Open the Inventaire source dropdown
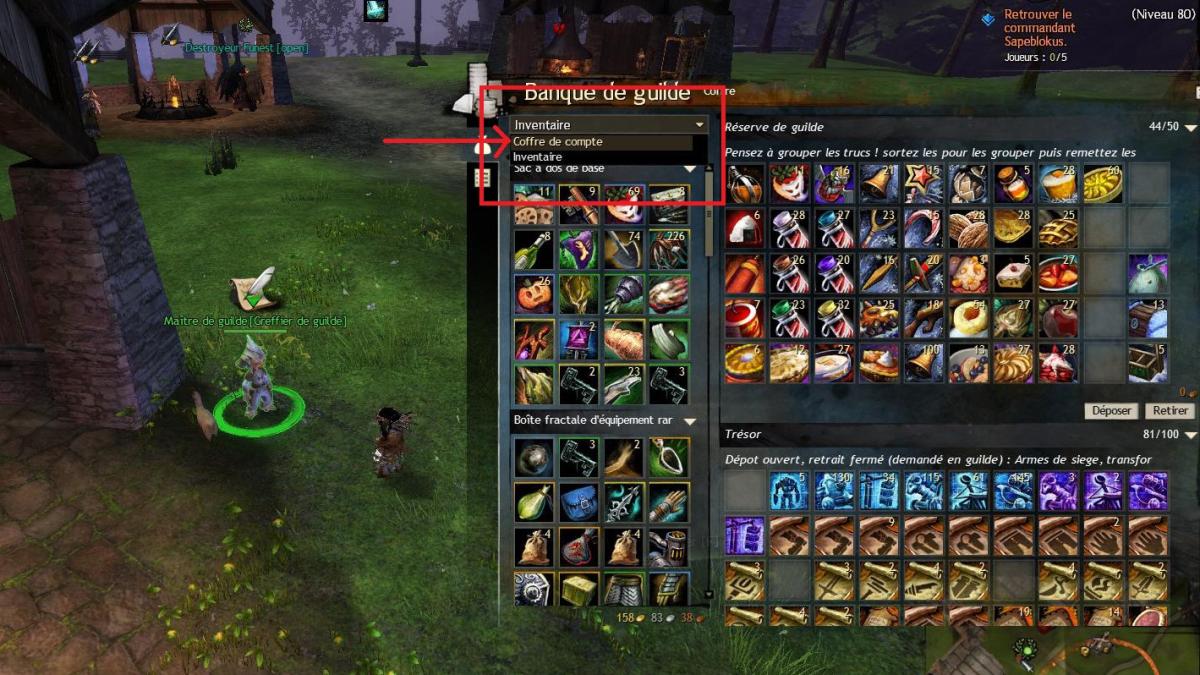The height and width of the screenshot is (675, 1200). point(609,125)
